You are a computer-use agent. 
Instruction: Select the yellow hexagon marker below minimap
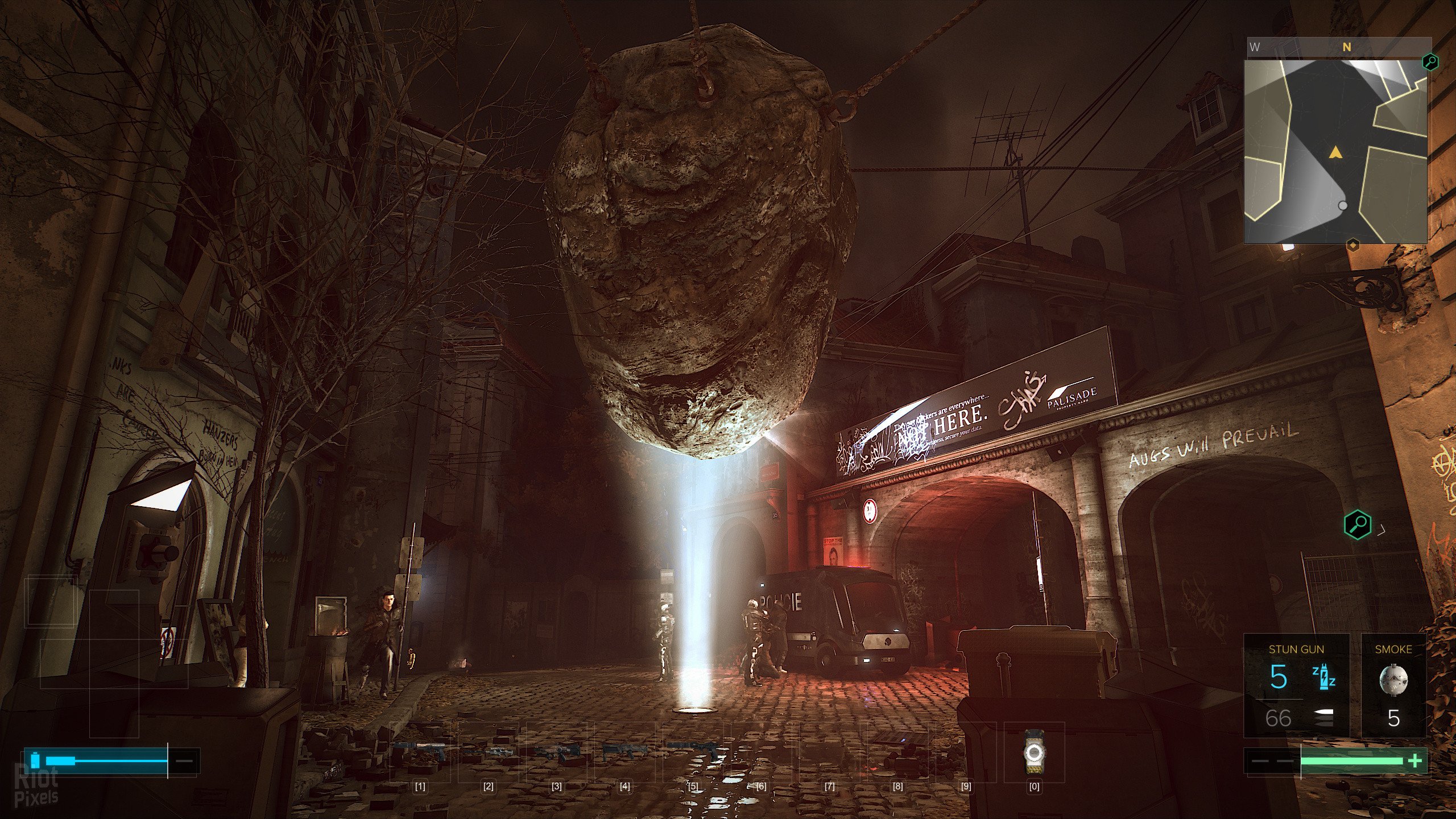tap(1353, 245)
